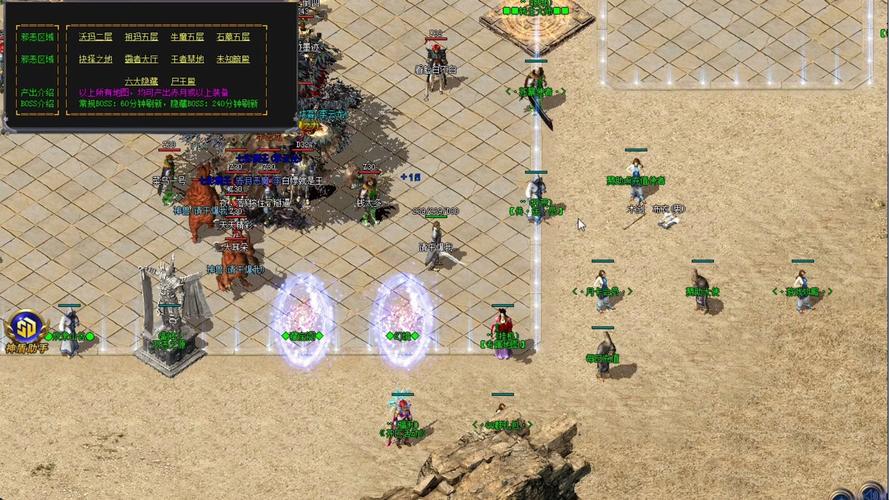This screenshot has height=500, width=889.
Task: Click the 尸王殿 link
Action: 183,81
